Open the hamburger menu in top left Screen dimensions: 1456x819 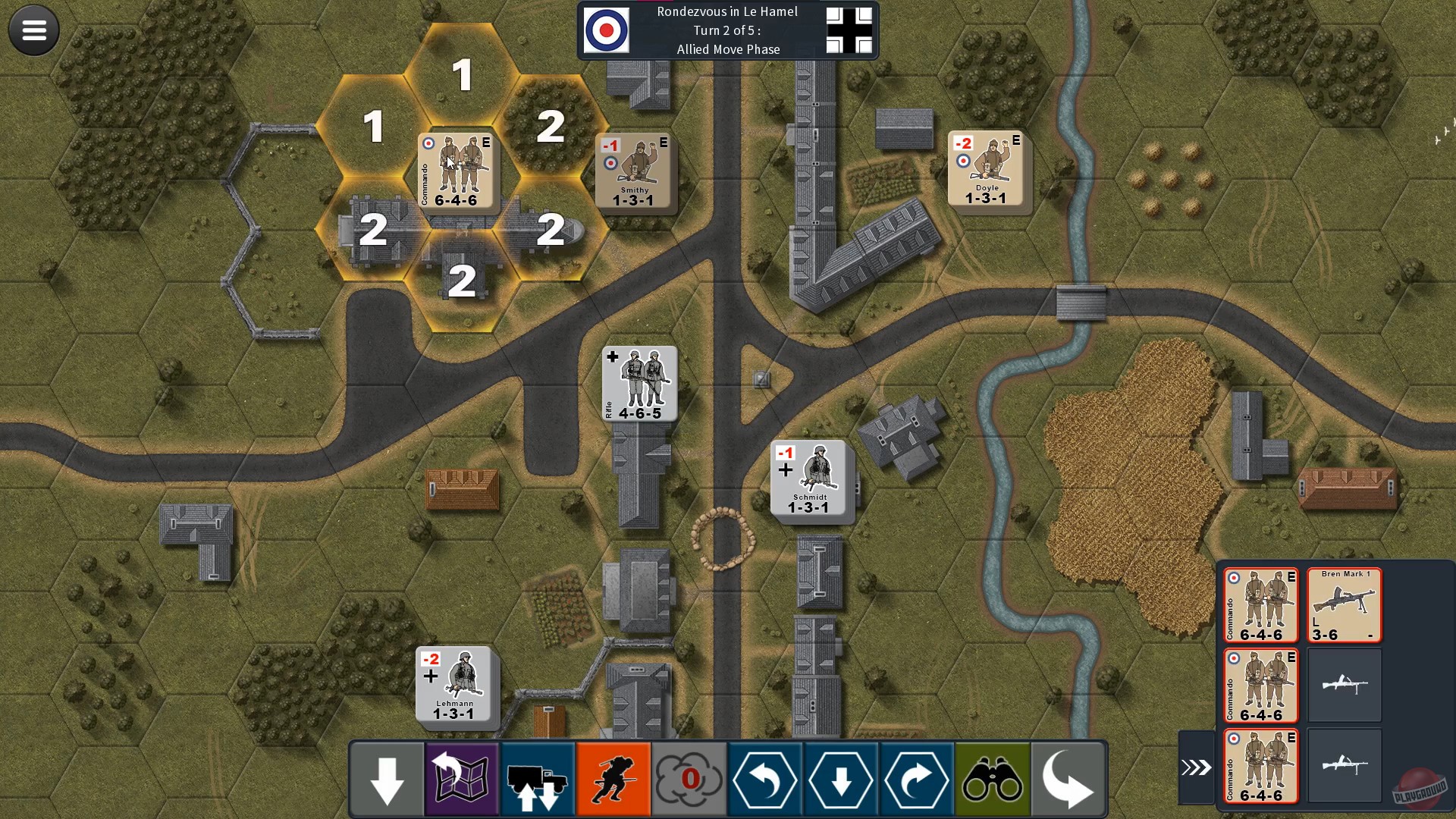[33, 30]
